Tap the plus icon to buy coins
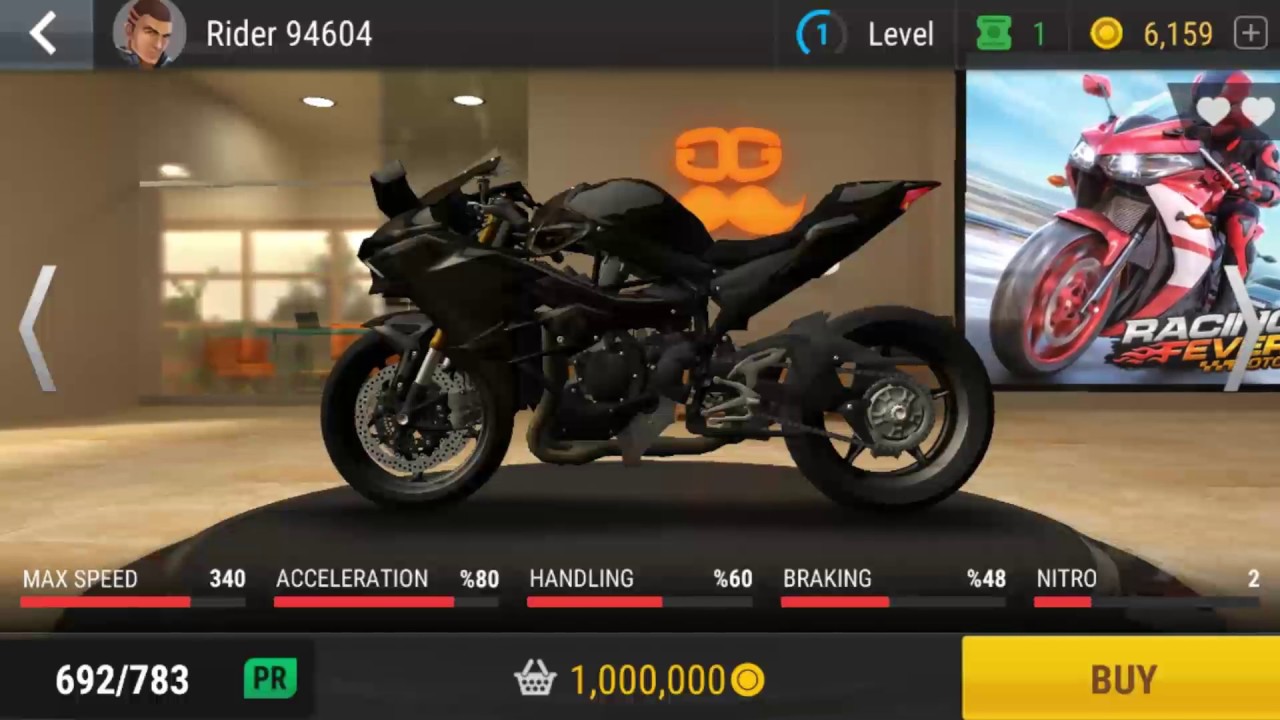This screenshot has width=1280, height=720. click(x=1251, y=33)
